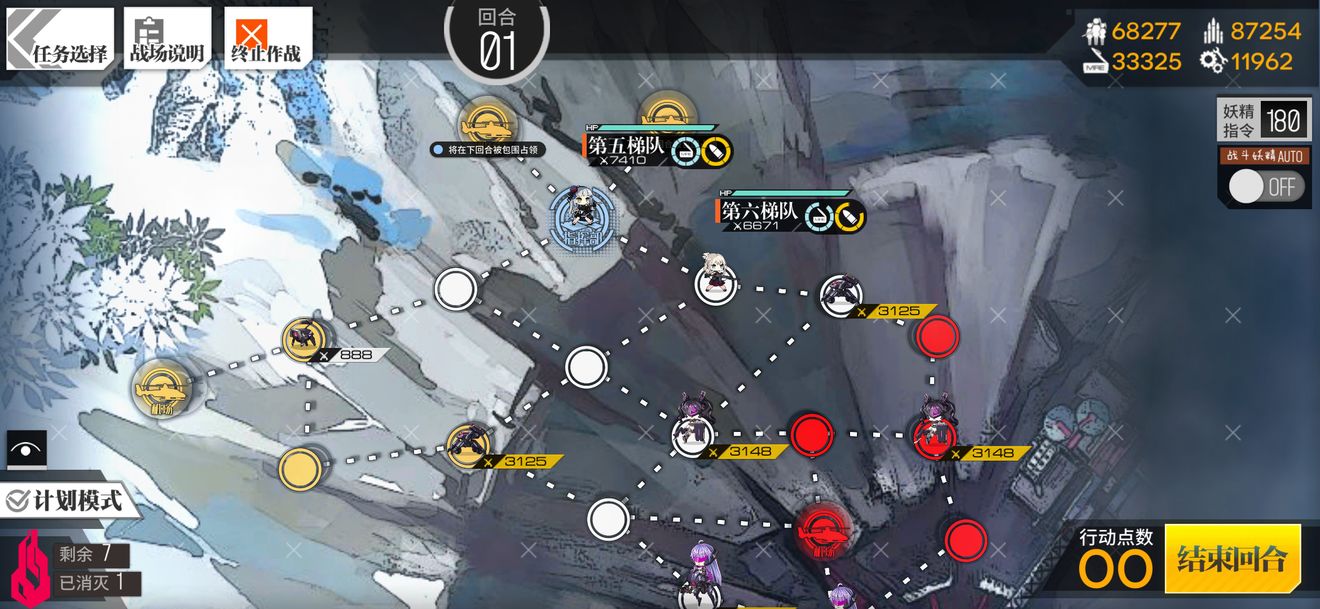End the turn with 结束回合

1232,558
